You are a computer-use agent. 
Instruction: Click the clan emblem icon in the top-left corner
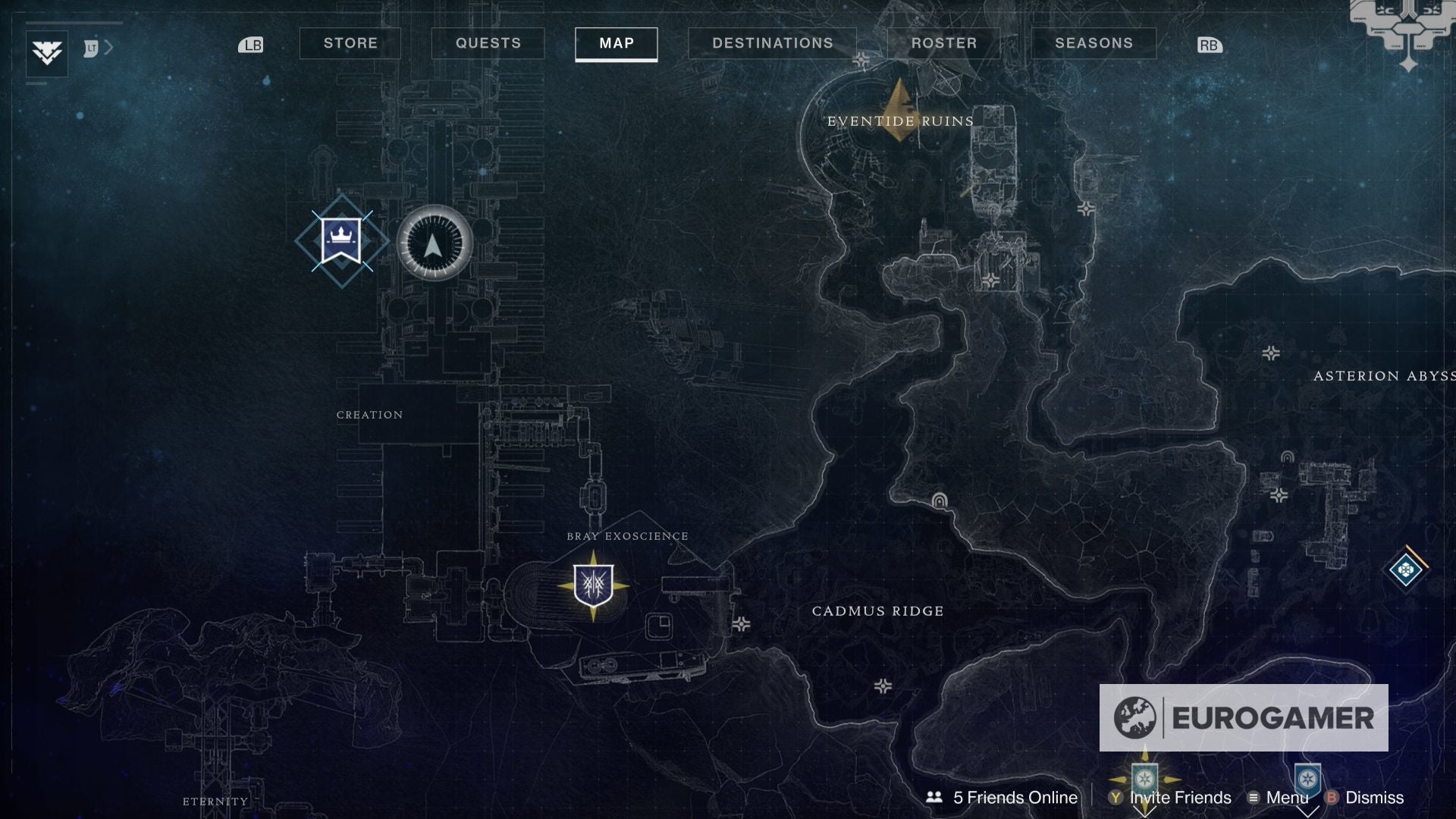(47, 53)
